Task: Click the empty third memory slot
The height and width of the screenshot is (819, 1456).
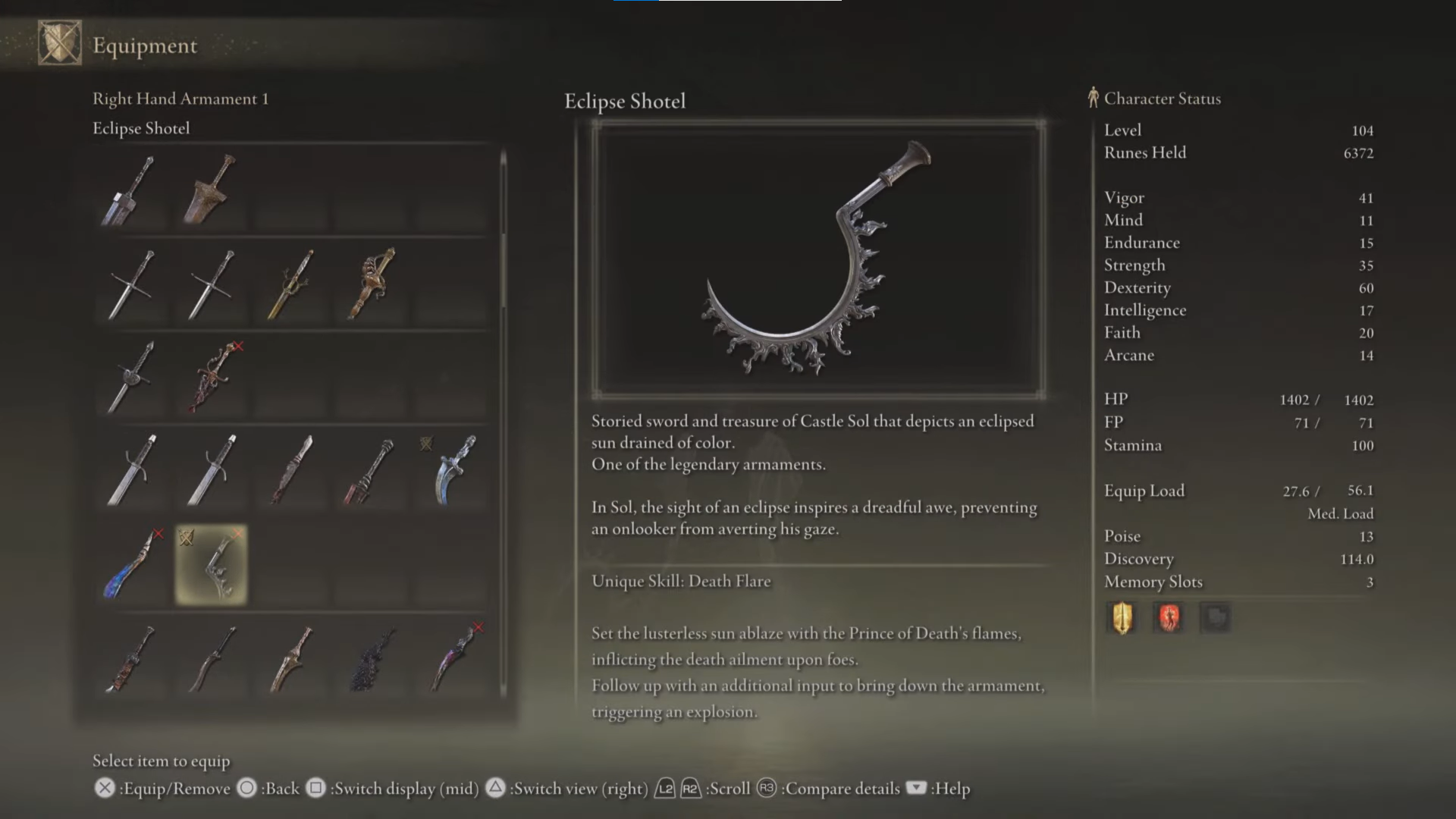Action: point(1216,617)
